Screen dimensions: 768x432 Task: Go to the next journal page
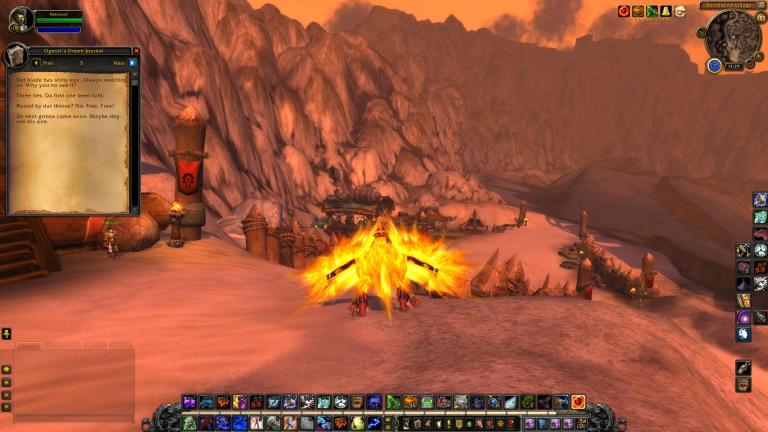point(132,63)
